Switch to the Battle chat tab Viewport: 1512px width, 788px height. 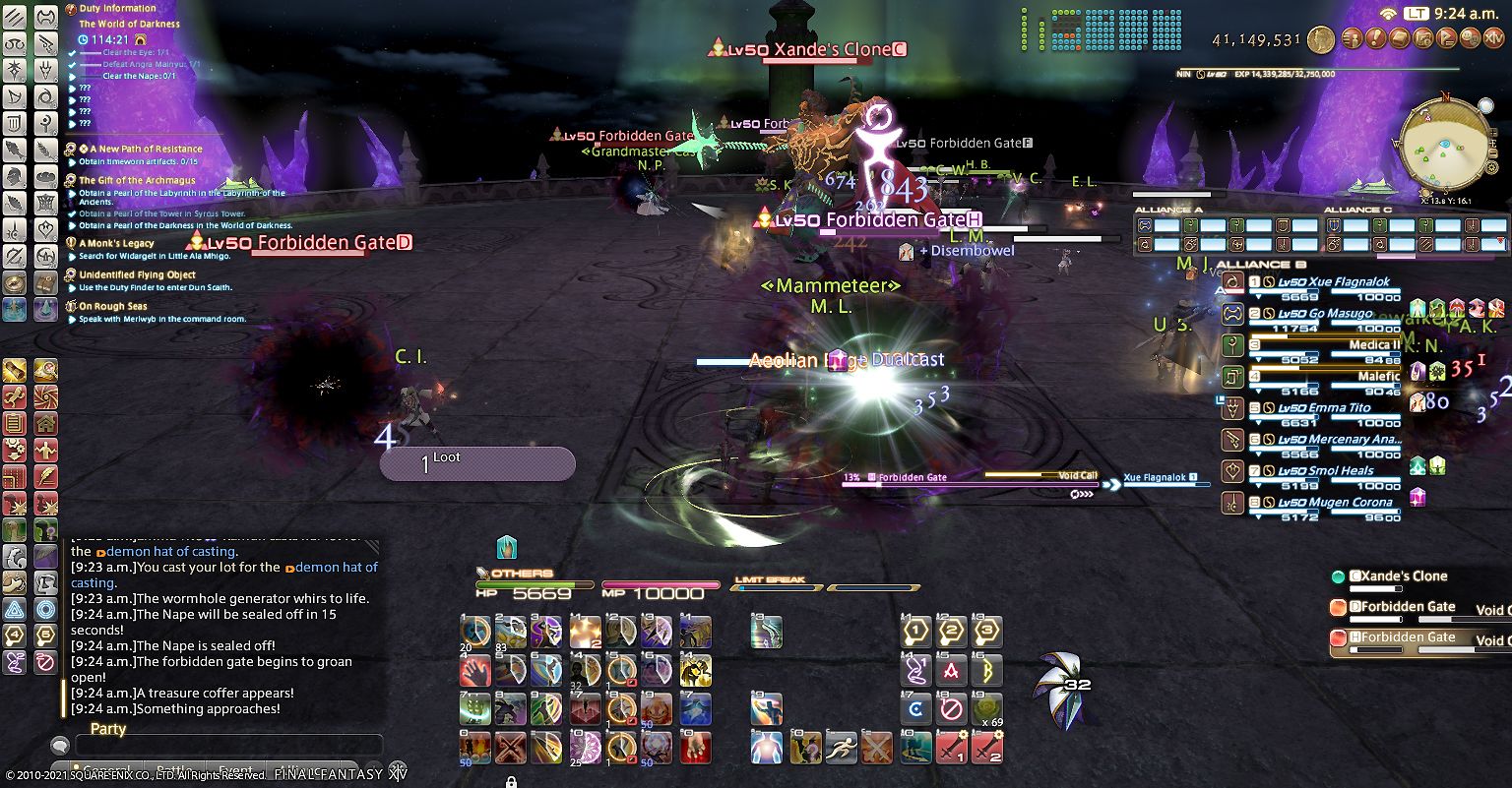[x=174, y=768]
